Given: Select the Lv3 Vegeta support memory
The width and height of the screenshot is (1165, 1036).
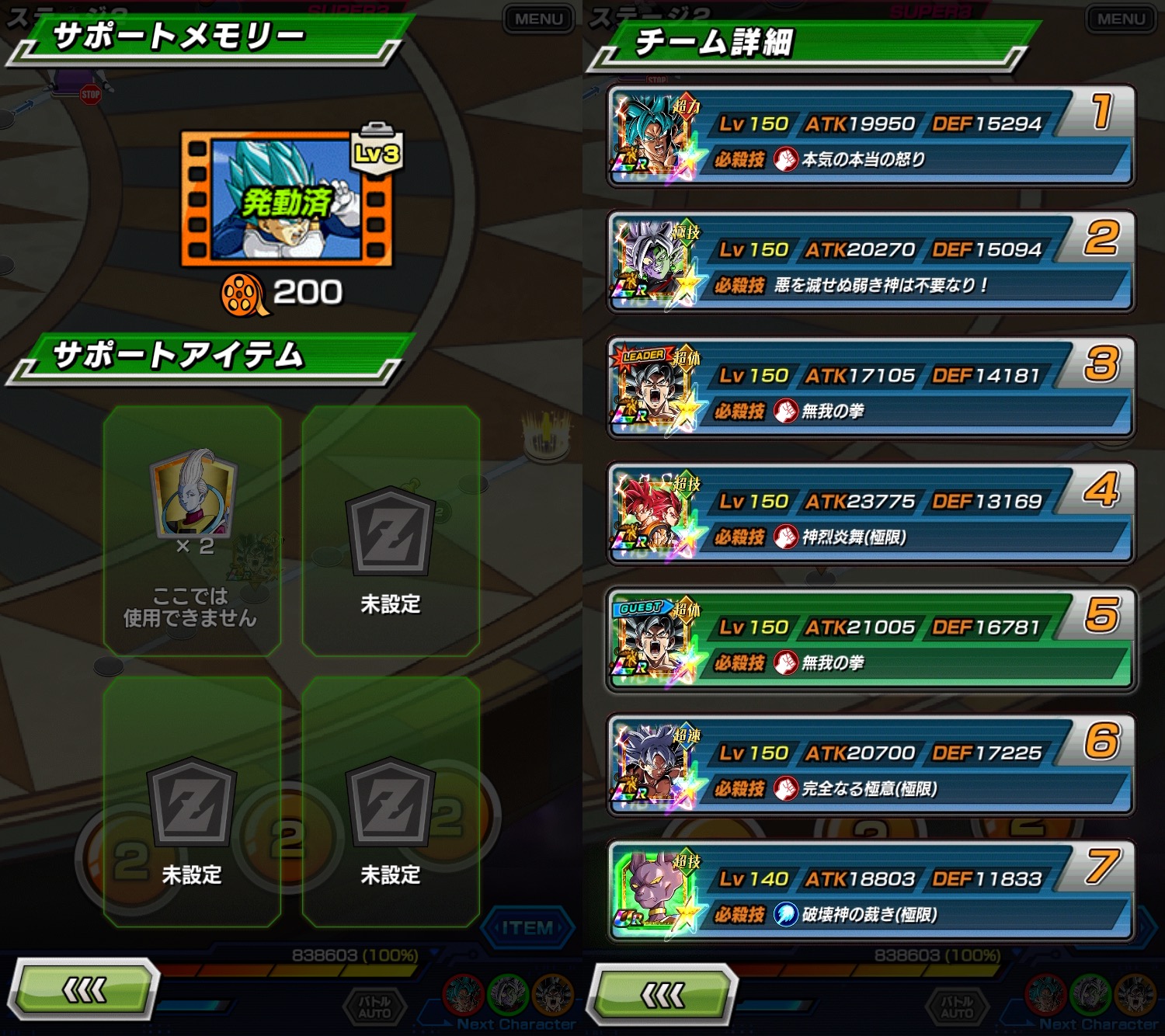Looking at the screenshot, I should (287, 199).
